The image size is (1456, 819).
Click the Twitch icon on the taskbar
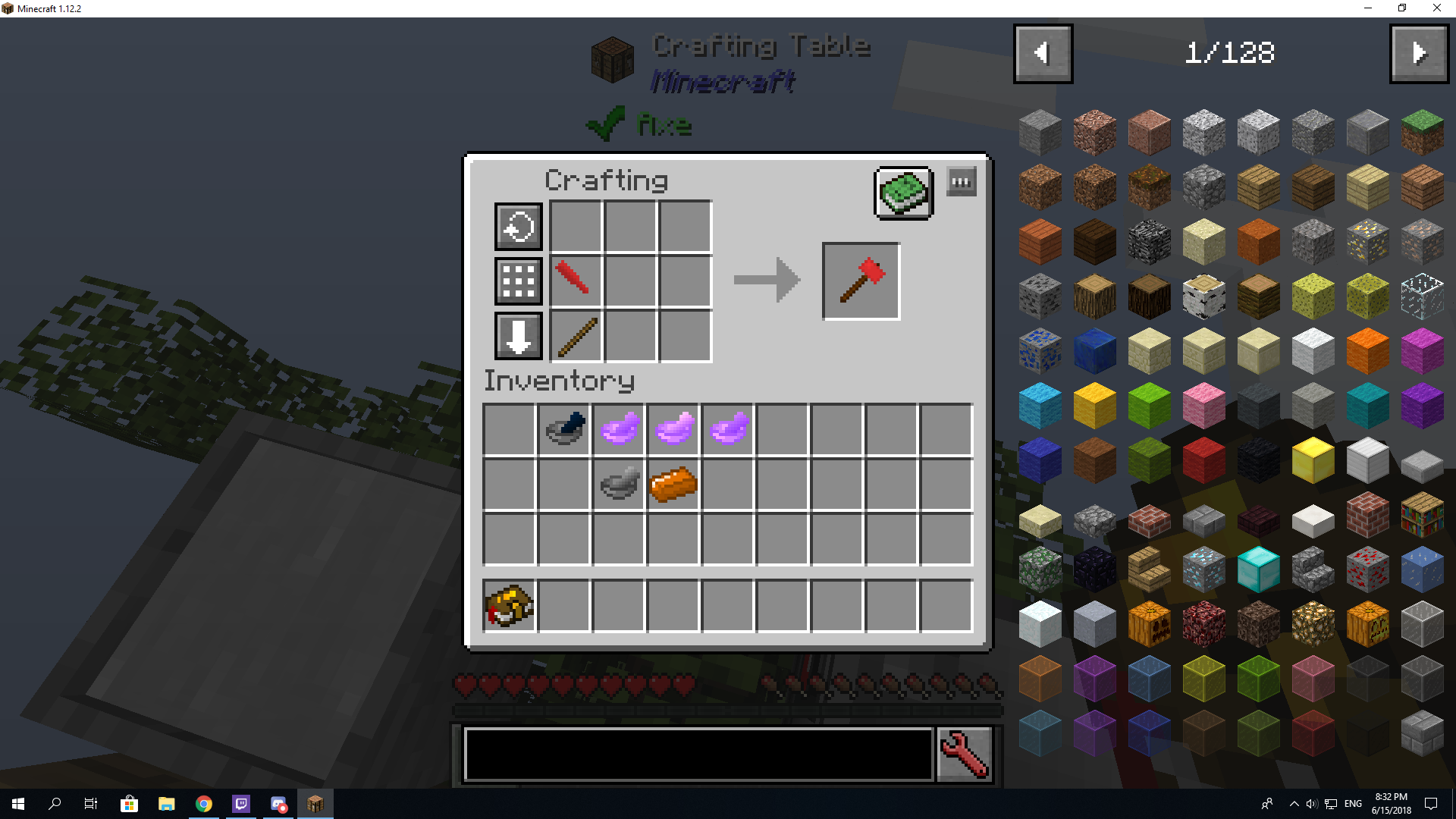[x=241, y=804]
